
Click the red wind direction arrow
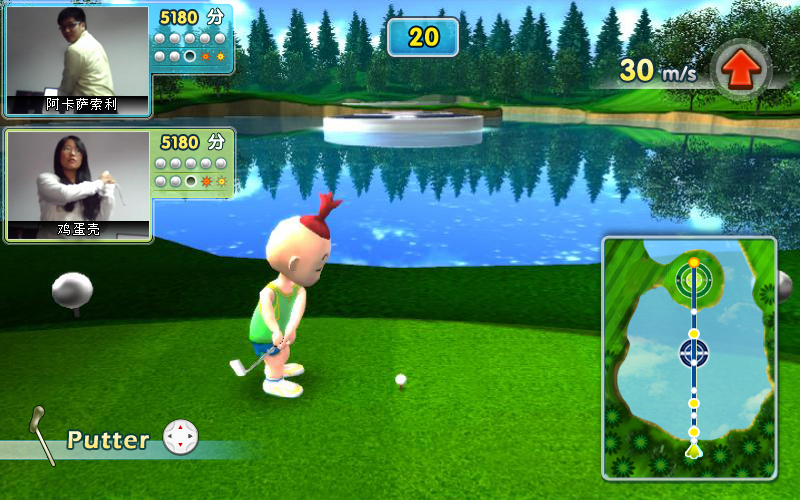tap(741, 69)
